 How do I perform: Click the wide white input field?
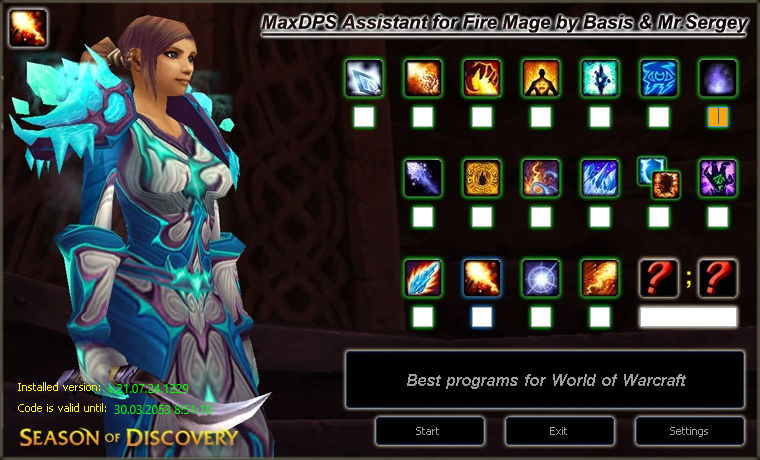[688, 317]
